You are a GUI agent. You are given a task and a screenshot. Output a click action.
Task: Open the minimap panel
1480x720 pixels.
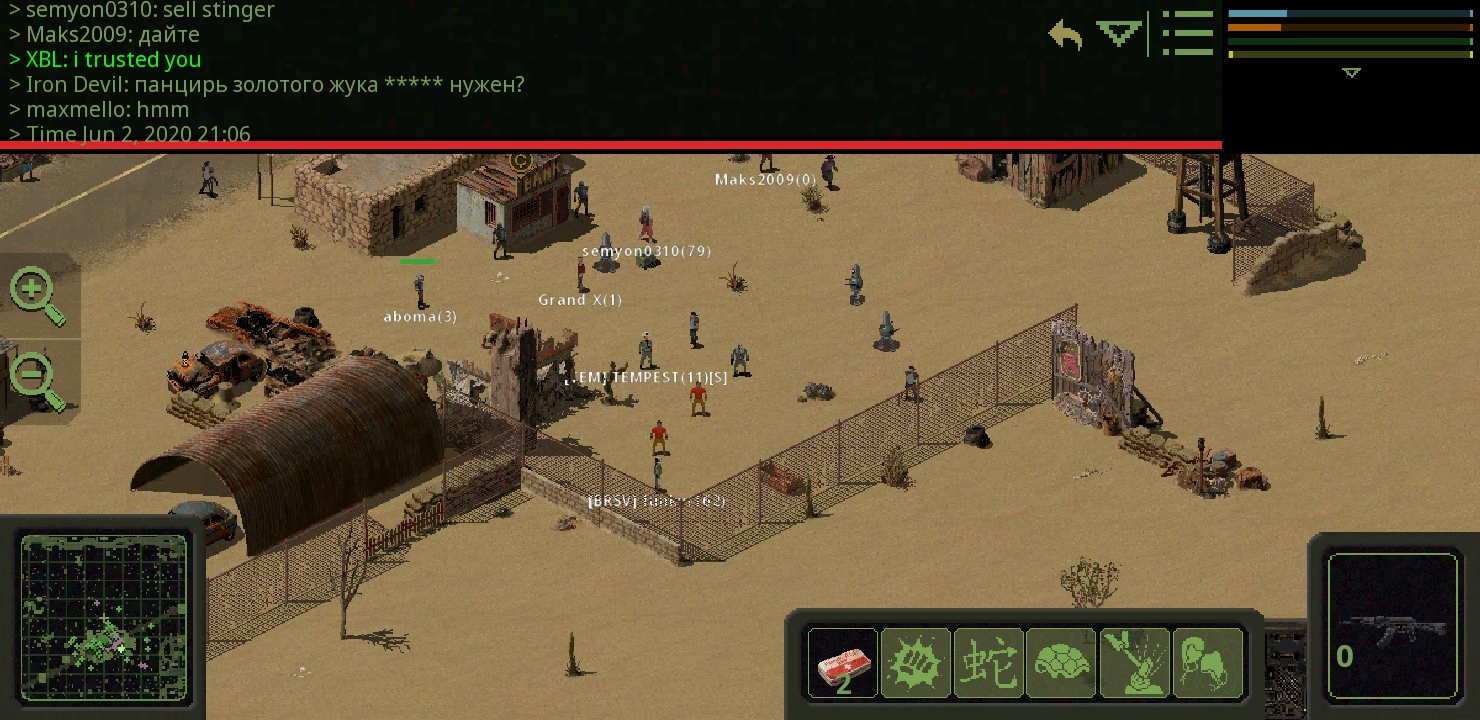104,620
